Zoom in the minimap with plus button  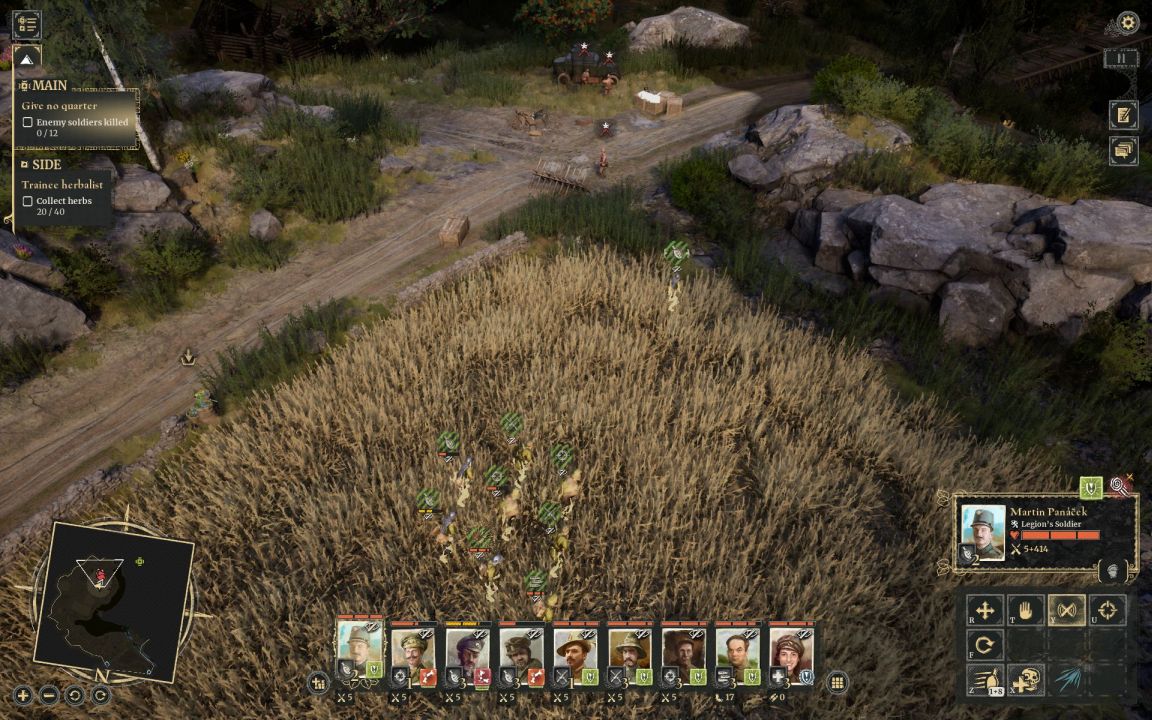click(x=23, y=696)
